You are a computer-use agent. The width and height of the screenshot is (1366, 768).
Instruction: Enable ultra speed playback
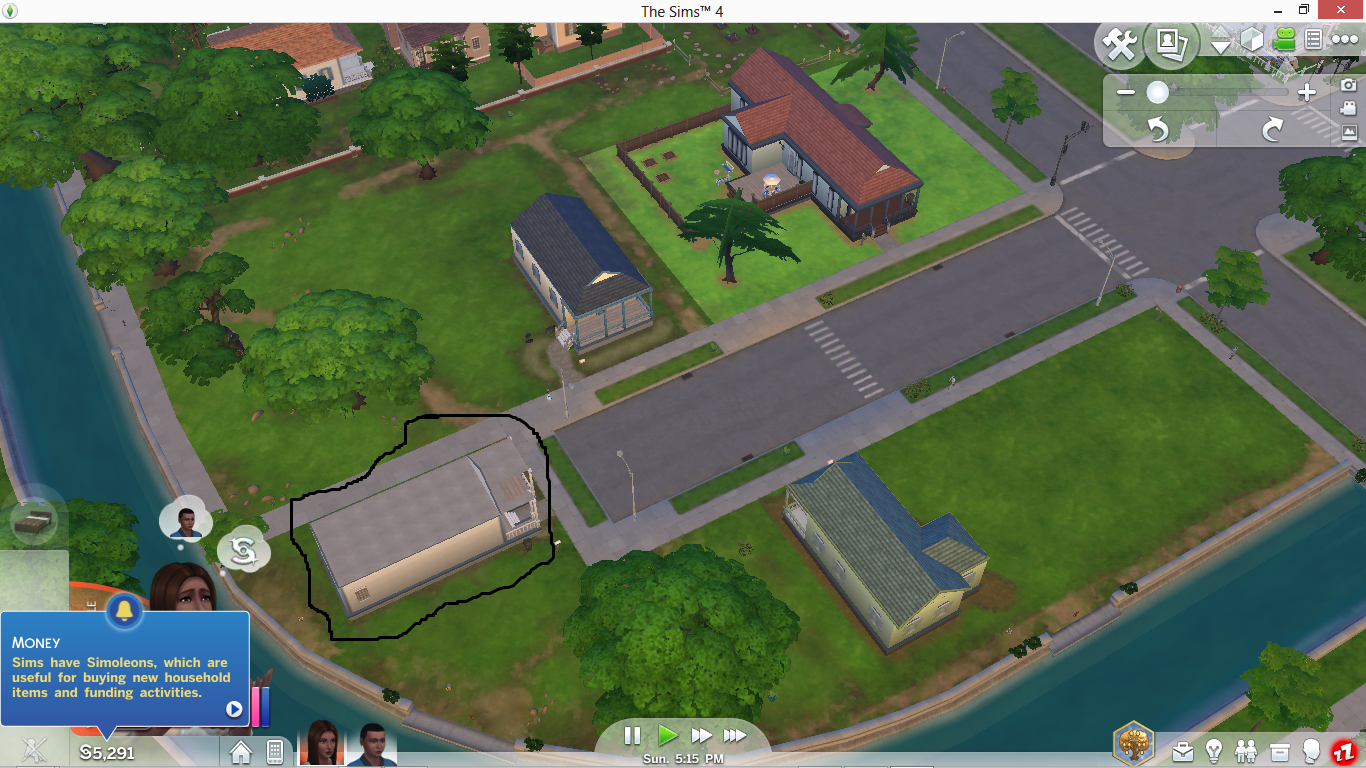click(x=737, y=735)
